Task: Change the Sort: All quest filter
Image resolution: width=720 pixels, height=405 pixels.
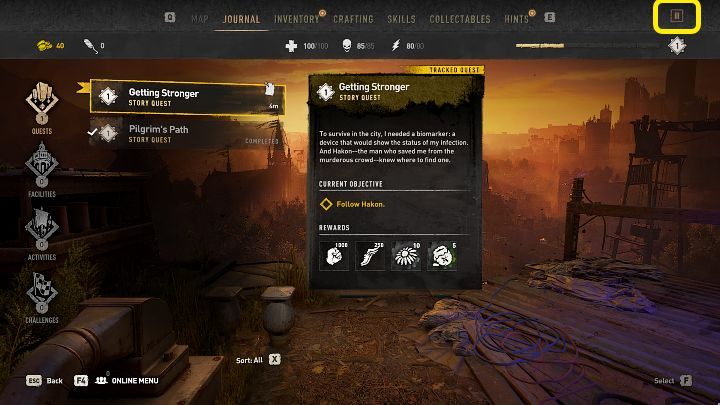Action: [x=258, y=358]
